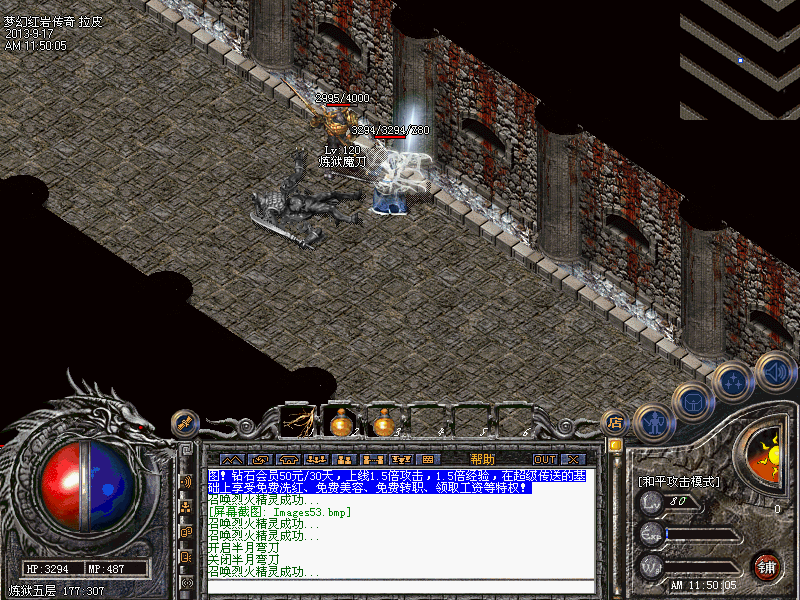Open the 店 shop button
The image size is (800, 600).
616,422
